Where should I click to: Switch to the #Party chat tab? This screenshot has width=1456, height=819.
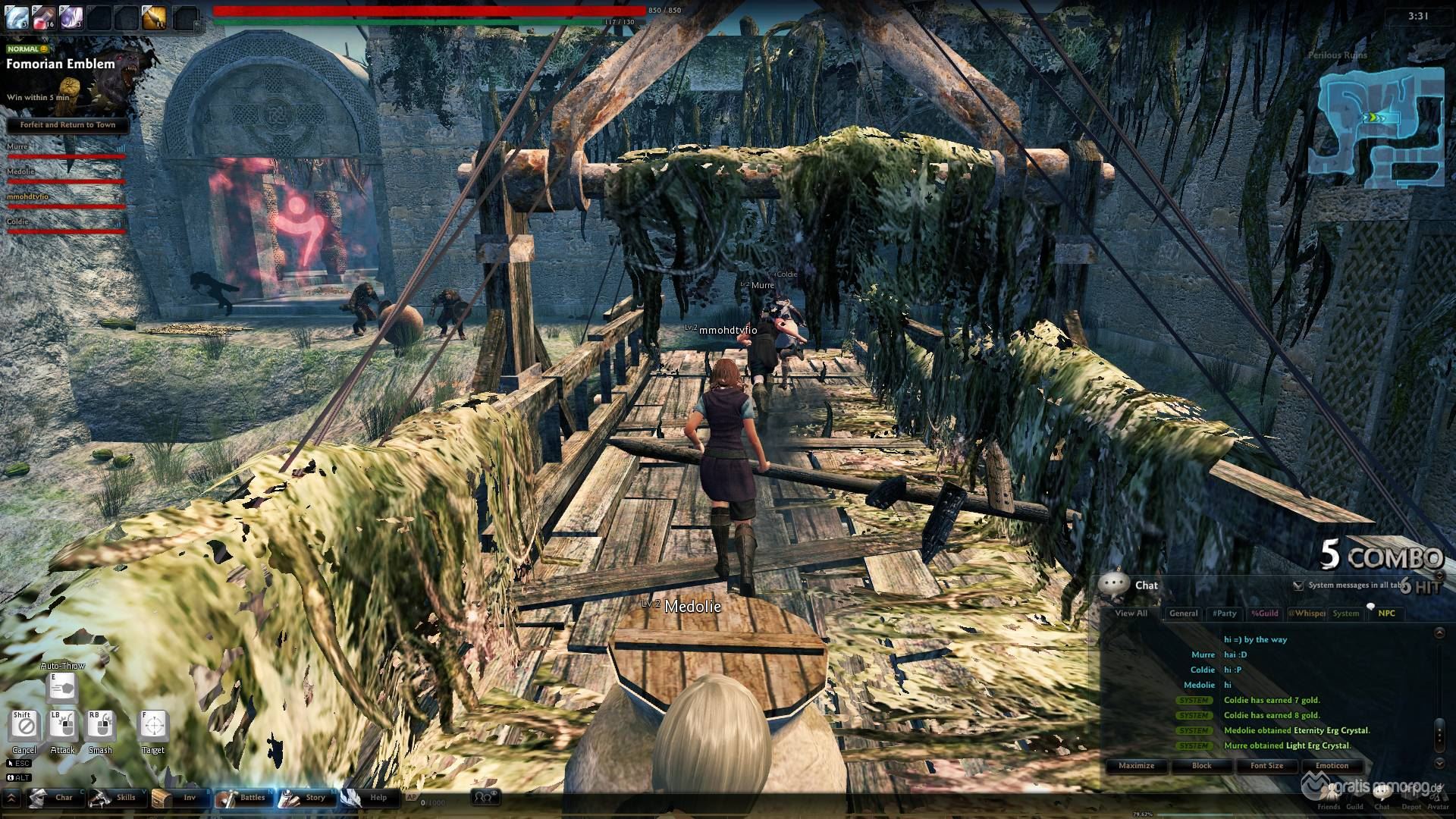pos(1224,613)
